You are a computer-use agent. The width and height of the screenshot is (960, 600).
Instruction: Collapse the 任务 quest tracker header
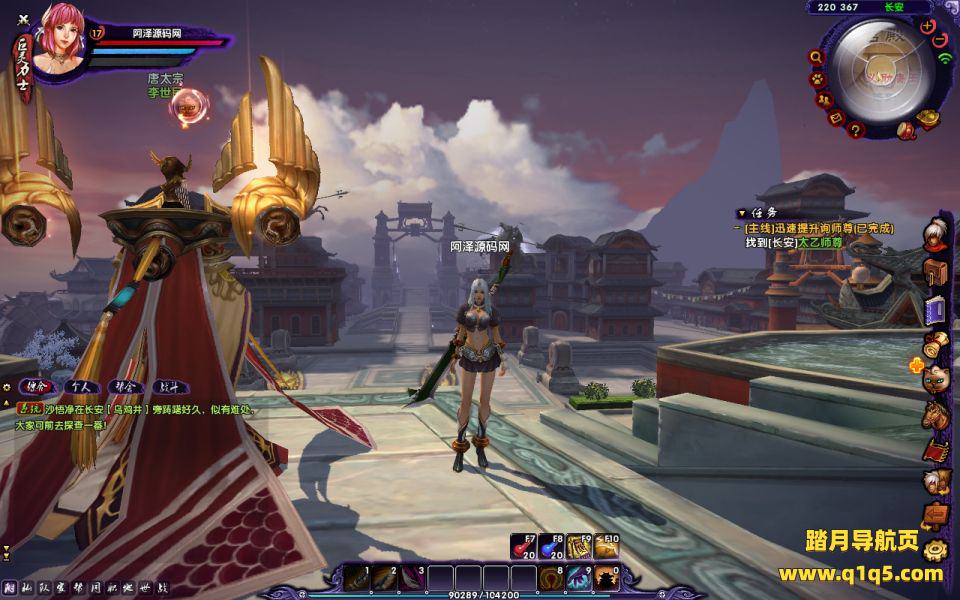tap(741, 213)
